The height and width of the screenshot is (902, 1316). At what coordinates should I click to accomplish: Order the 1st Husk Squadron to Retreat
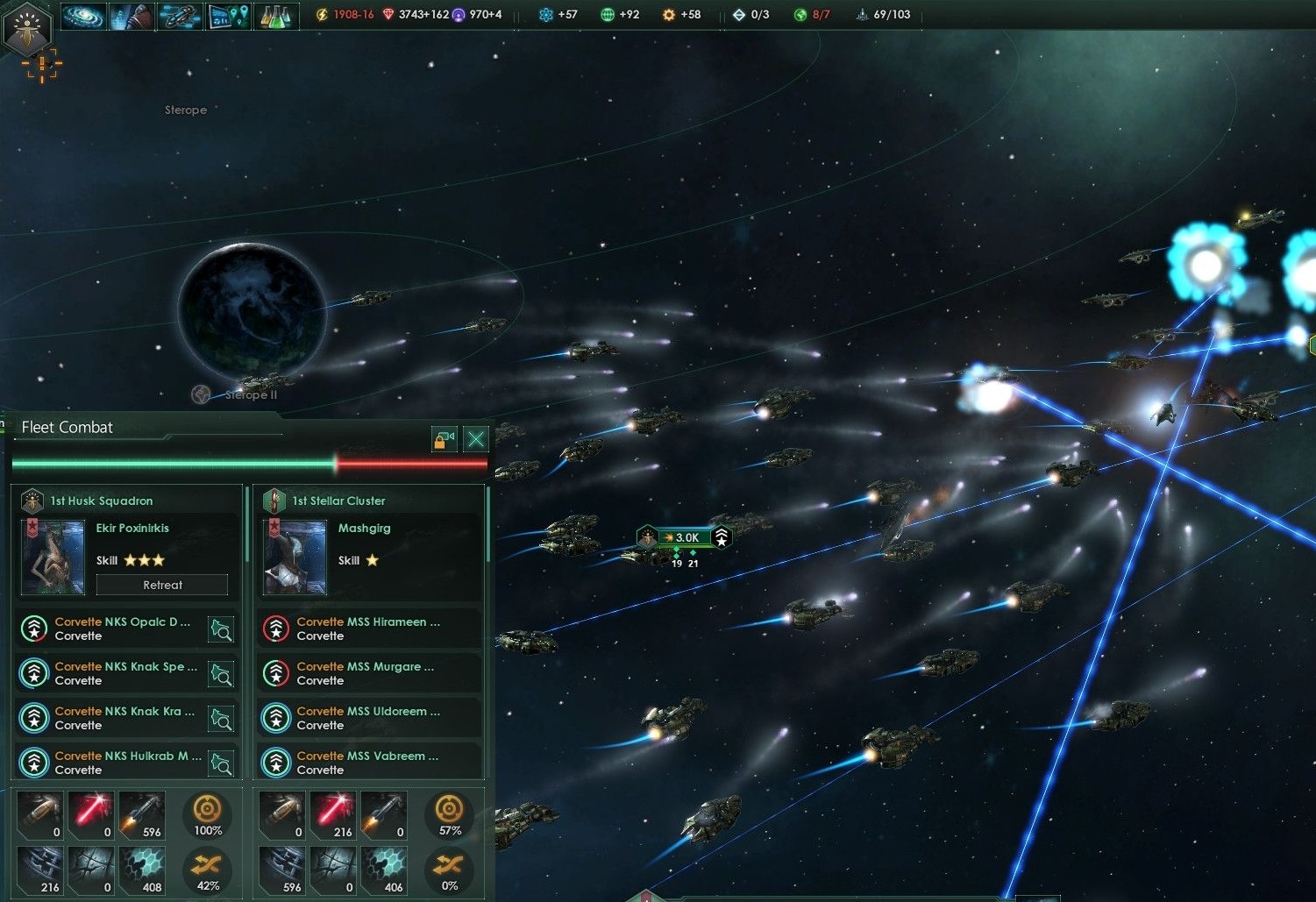coord(162,585)
